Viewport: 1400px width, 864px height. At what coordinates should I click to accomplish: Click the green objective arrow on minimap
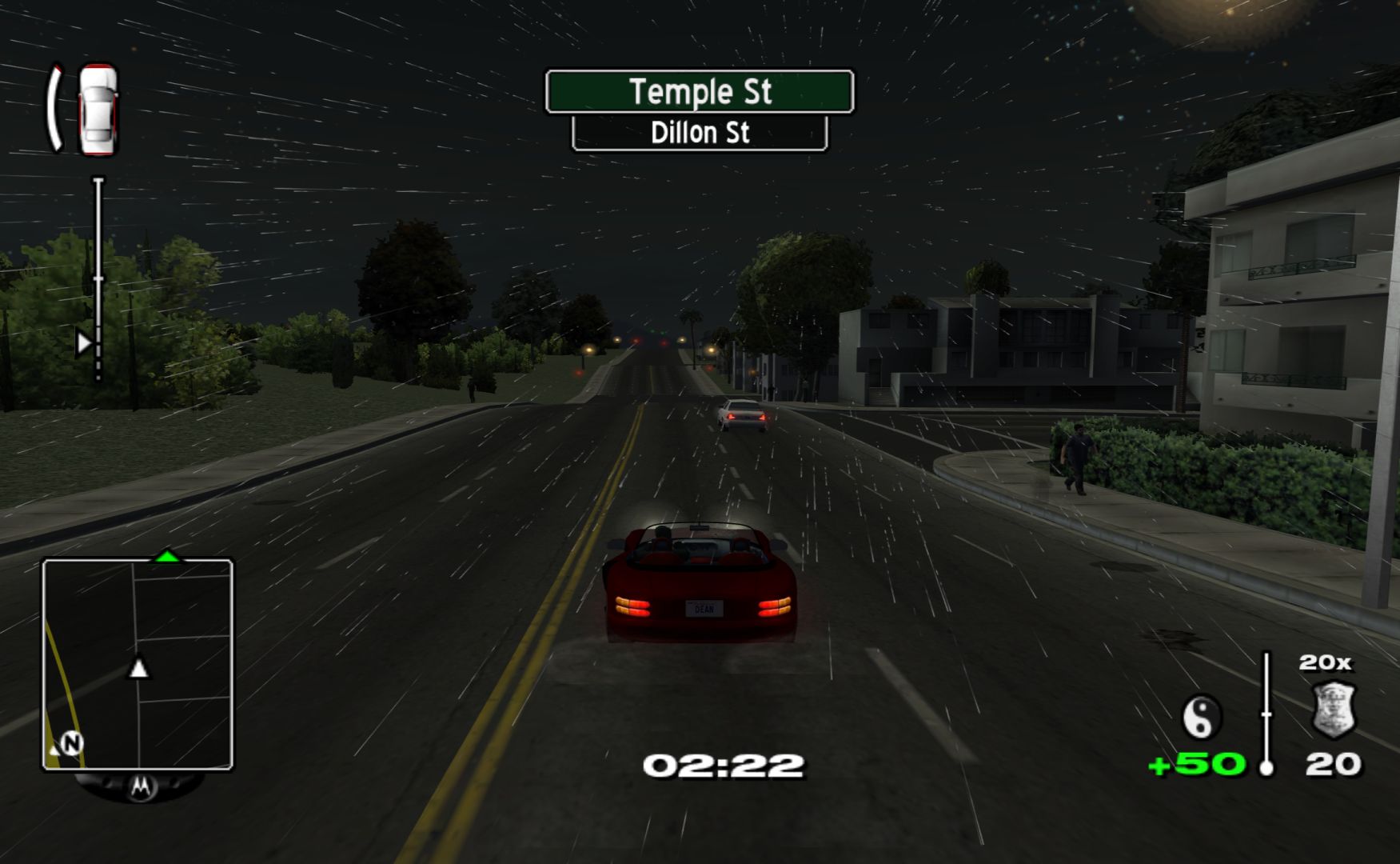[166, 556]
